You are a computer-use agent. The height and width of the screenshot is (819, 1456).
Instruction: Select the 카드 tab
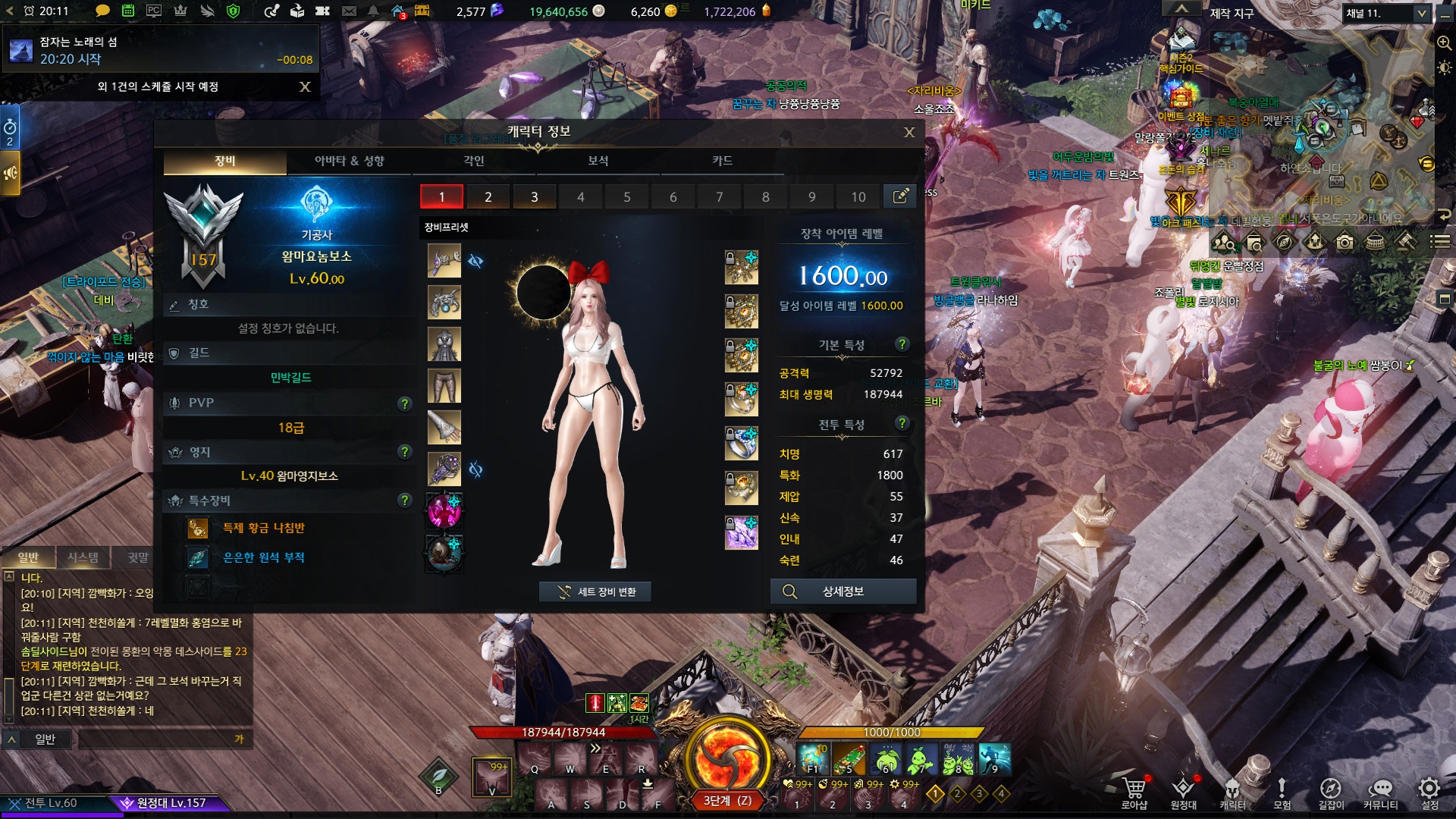click(722, 161)
